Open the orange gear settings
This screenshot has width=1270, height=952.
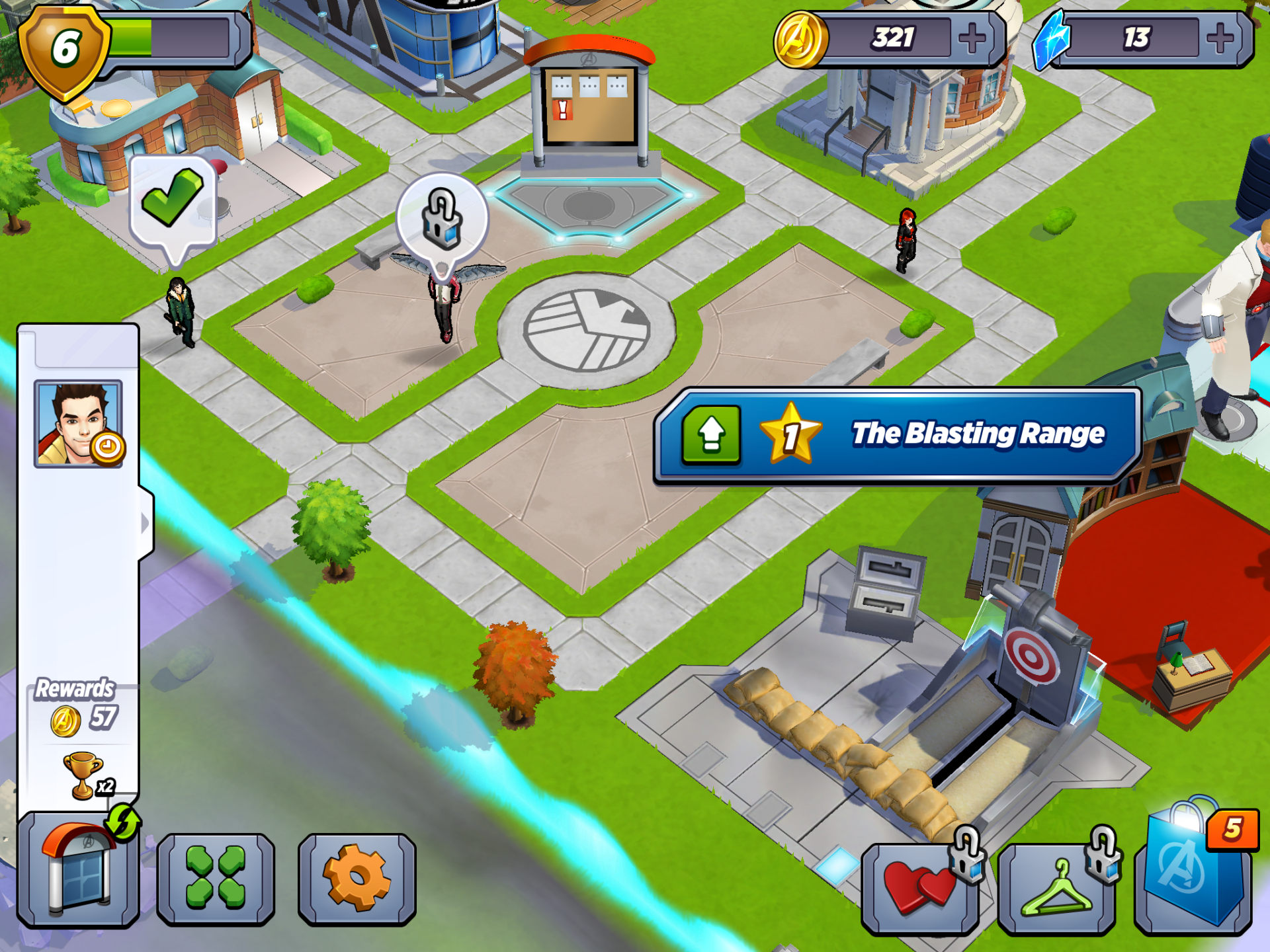point(357,878)
